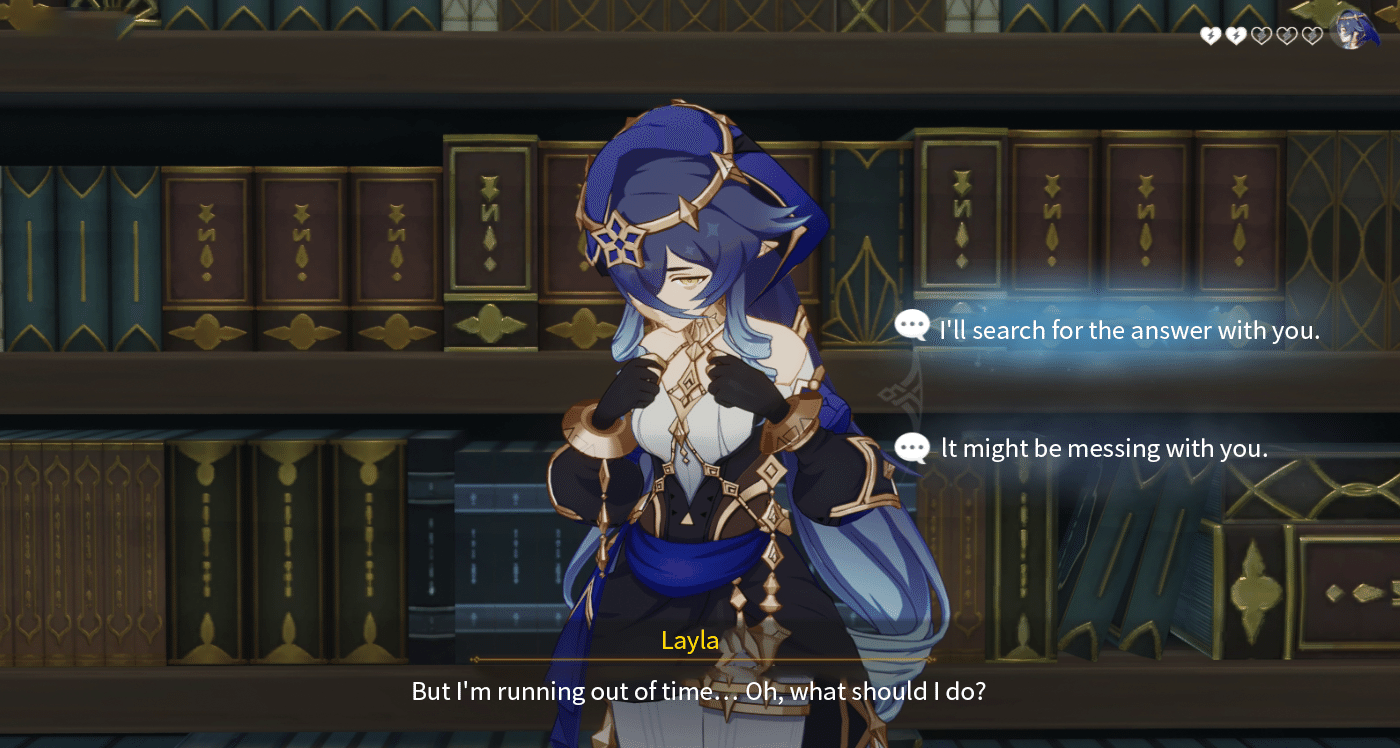Screen dimensions: 1400x748
Task: Click the first charged lightning-heart icon
Action: (x=1210, y=35)
